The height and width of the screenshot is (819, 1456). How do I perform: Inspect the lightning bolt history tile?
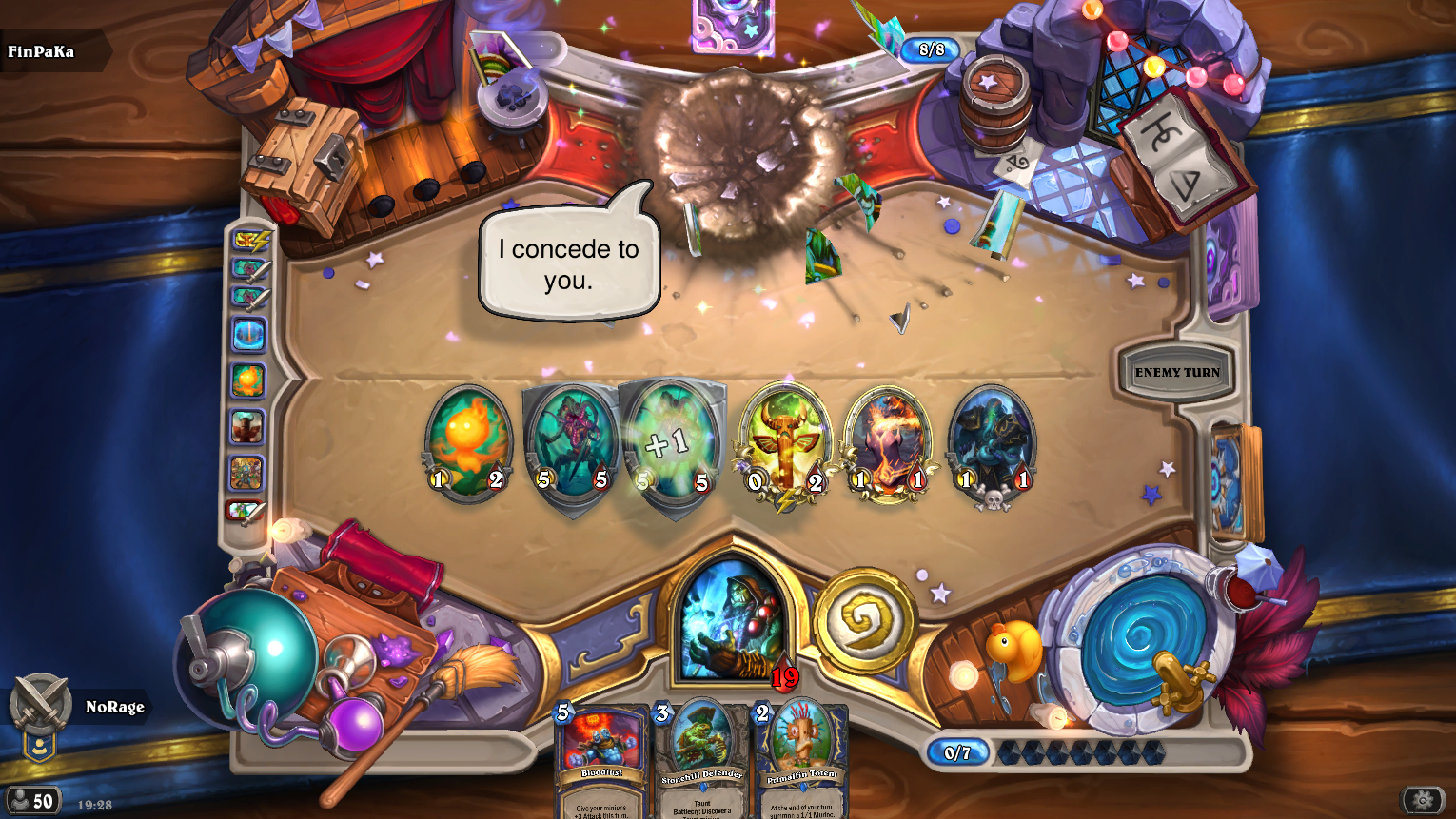point(250,241)
